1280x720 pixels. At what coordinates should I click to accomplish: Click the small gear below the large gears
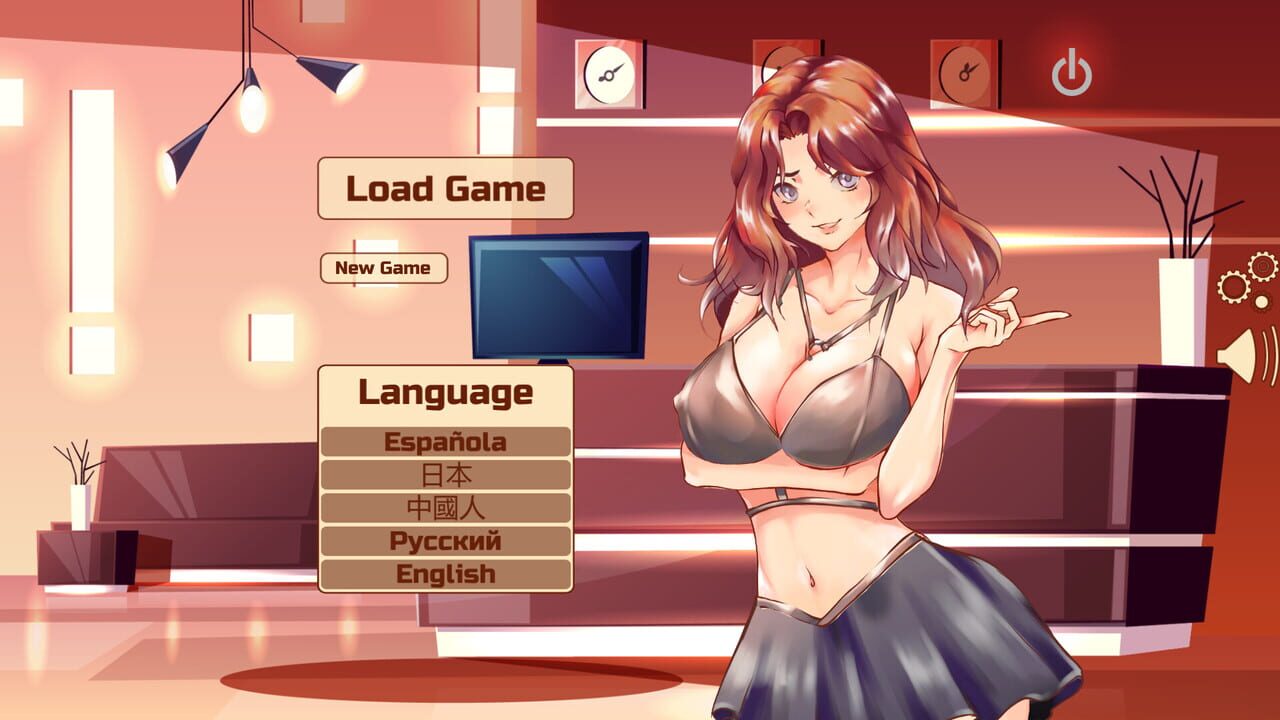click(1261, 302)
